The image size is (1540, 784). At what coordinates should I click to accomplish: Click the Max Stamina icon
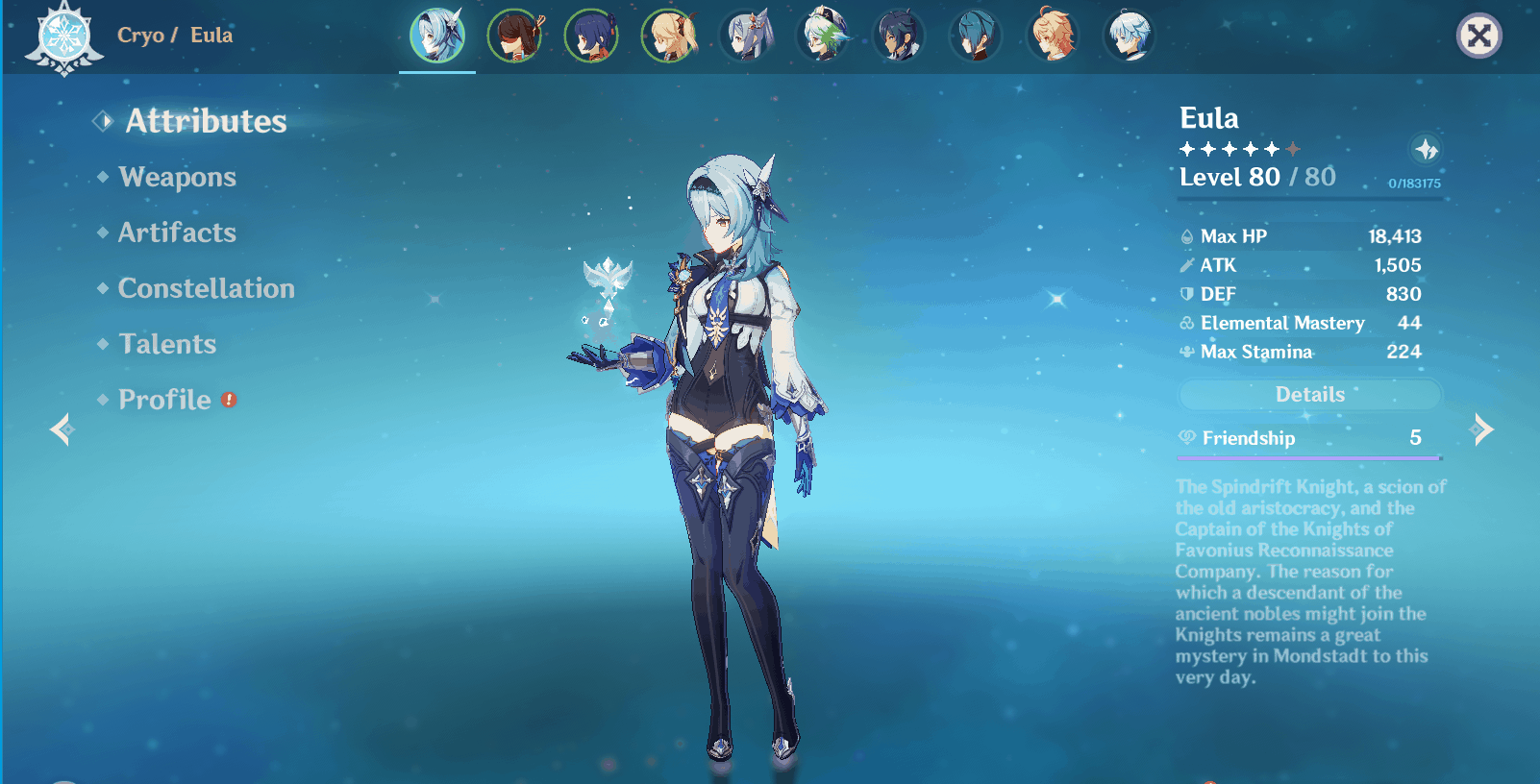click(x=1186, y=352)
